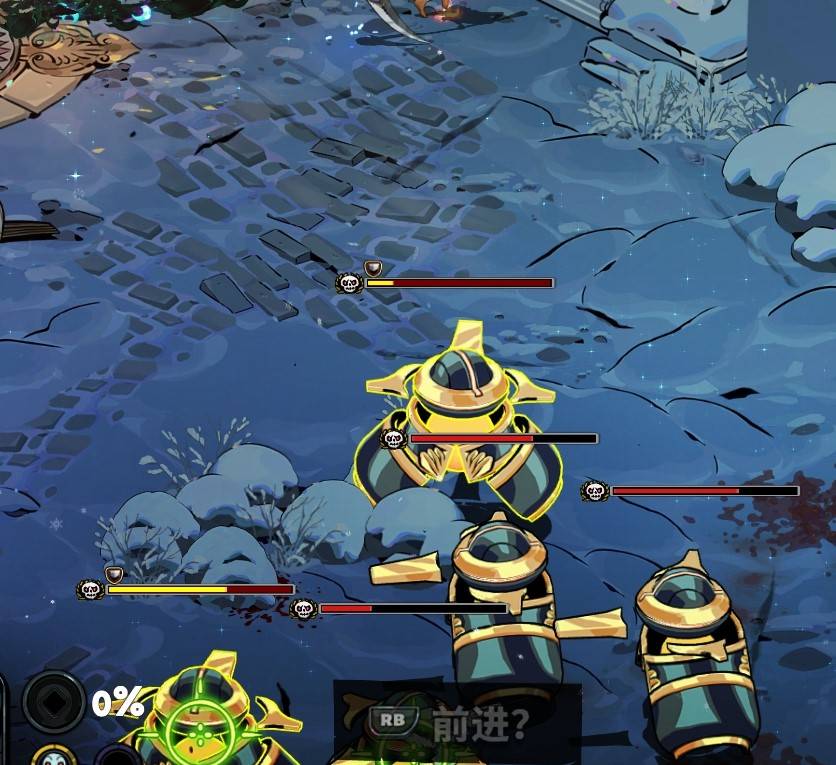Select the dark diamond Hex gauge icon
This screenshot has height=765, width=836.
click(53, 702)
